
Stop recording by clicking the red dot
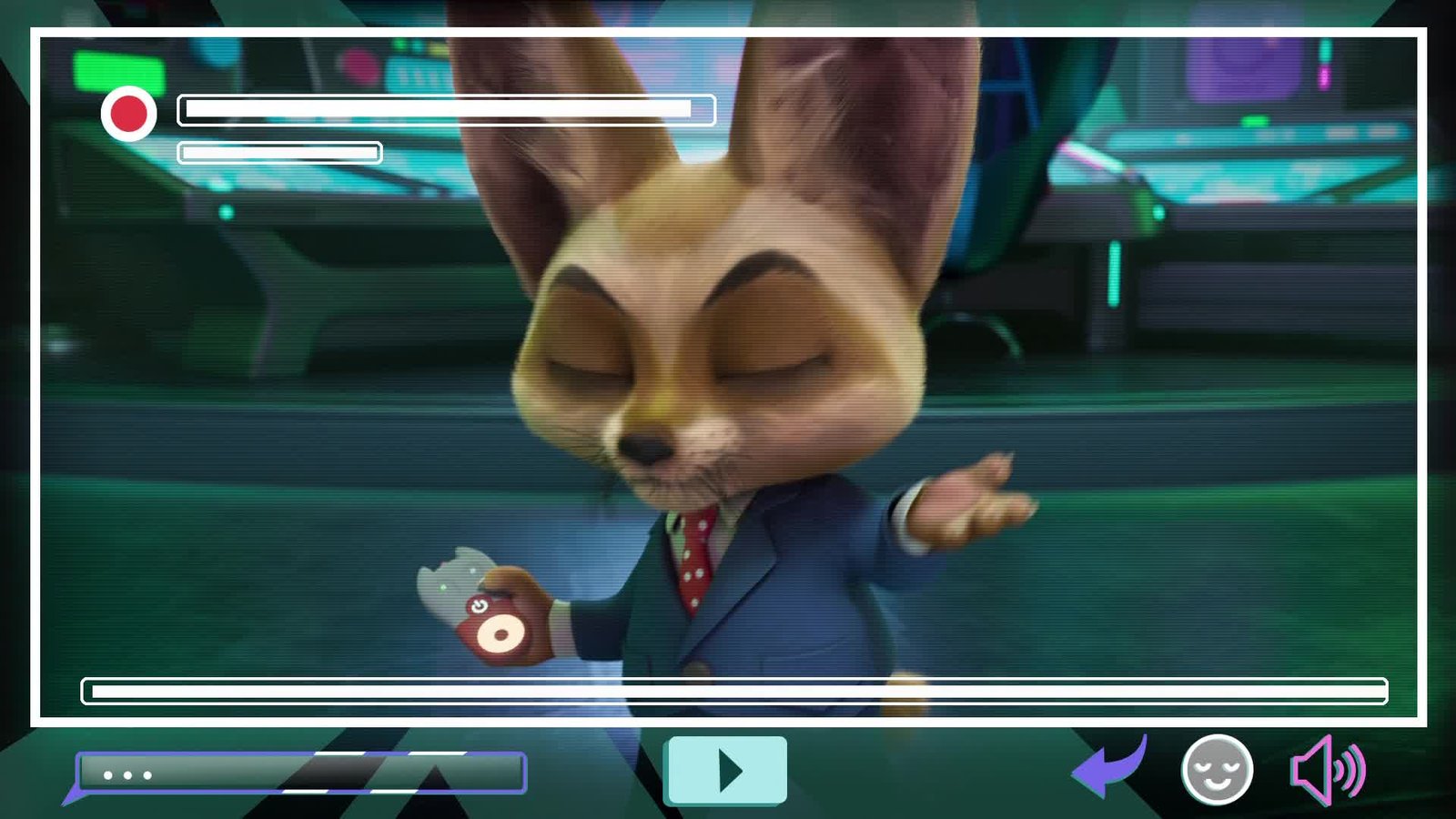(x=130, y=113)
